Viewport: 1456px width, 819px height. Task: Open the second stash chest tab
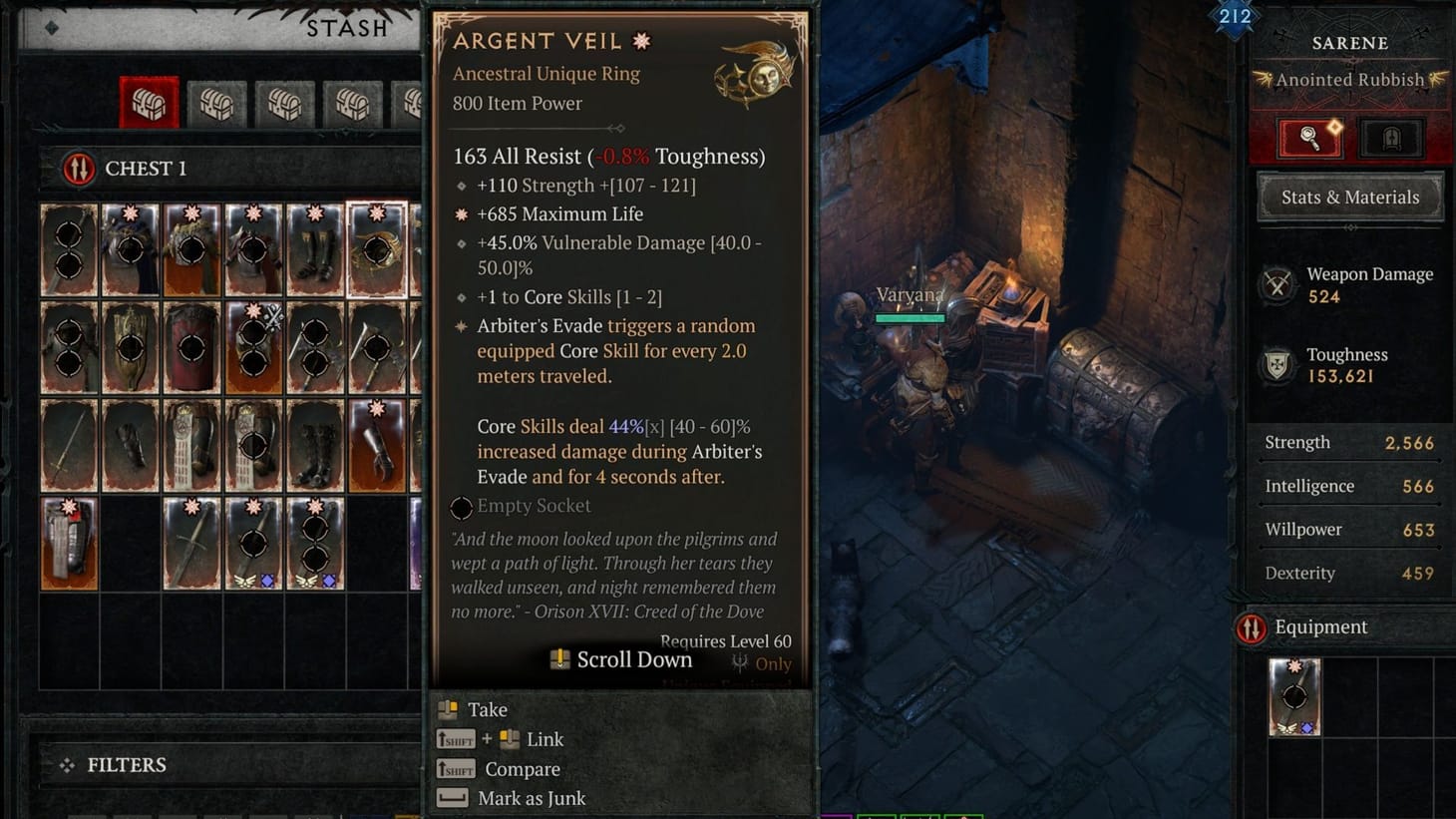216,102
